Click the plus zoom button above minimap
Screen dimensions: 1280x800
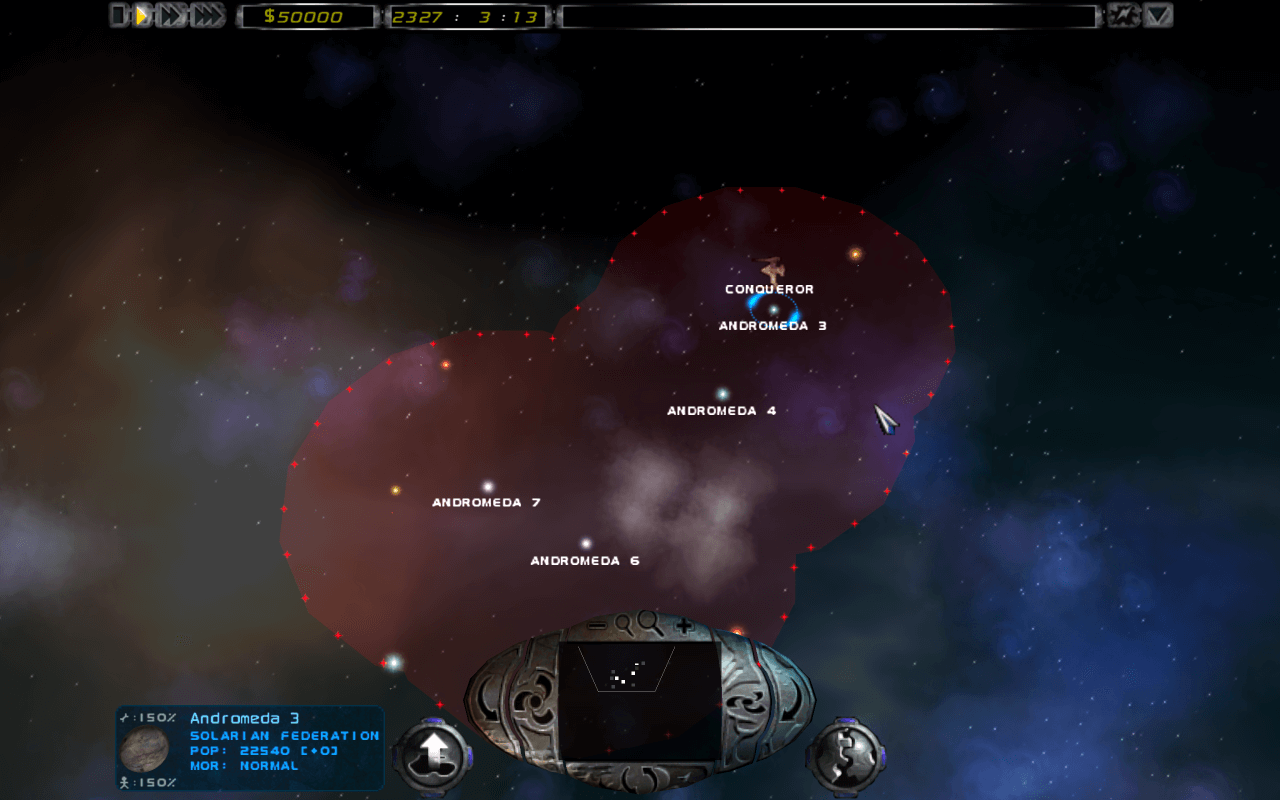coord(684,625)
